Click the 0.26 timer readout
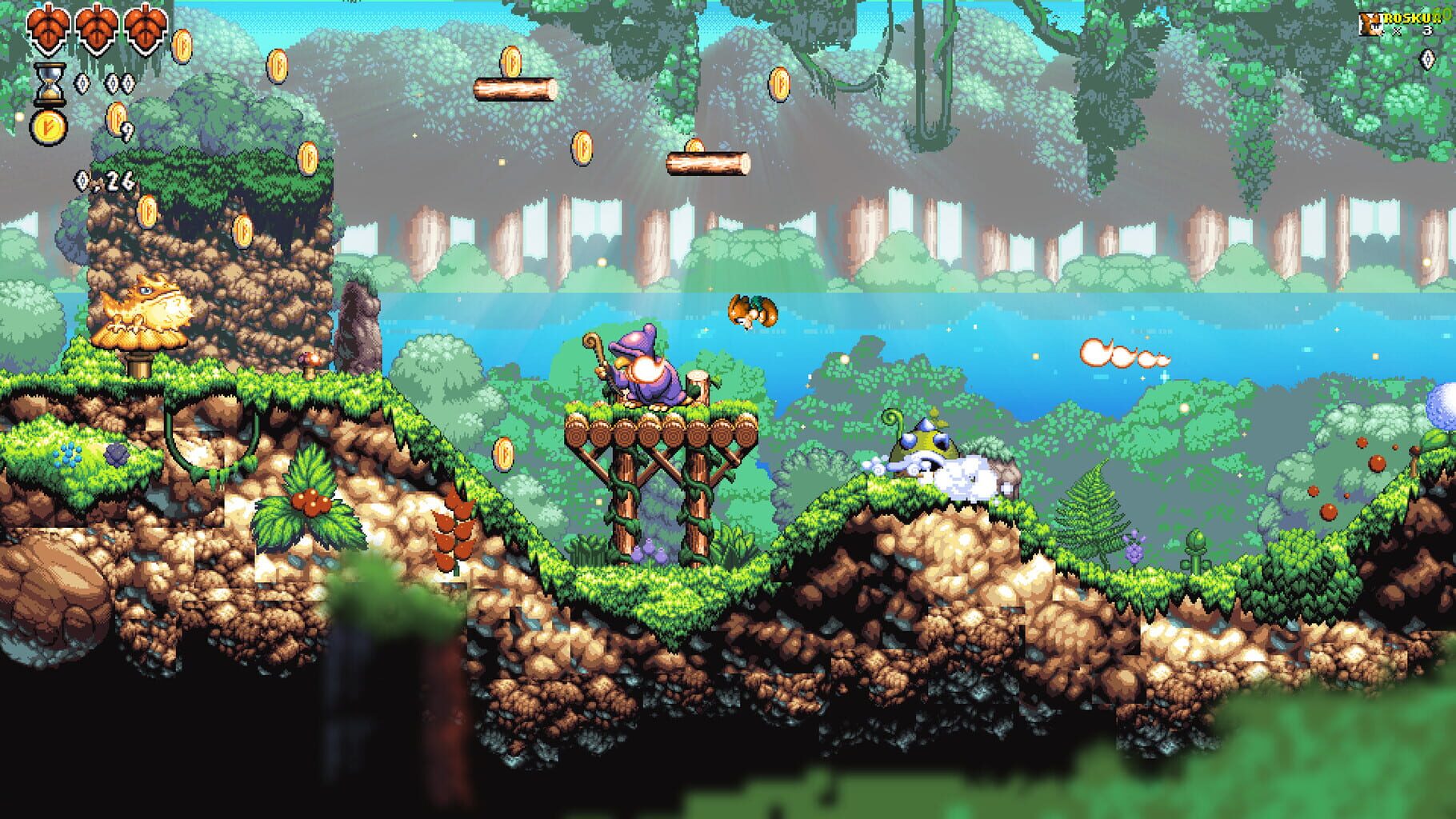This screenshot has width=1456, height=819. [106, 181]
